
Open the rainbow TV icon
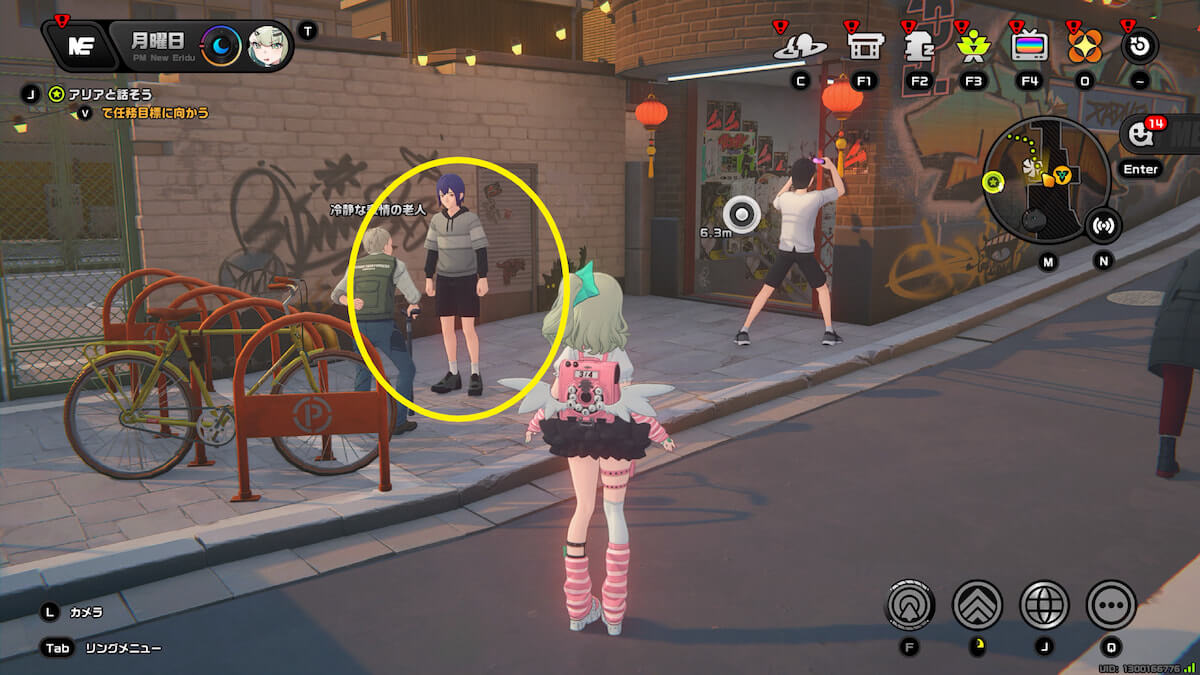[x=1029, y=46]
